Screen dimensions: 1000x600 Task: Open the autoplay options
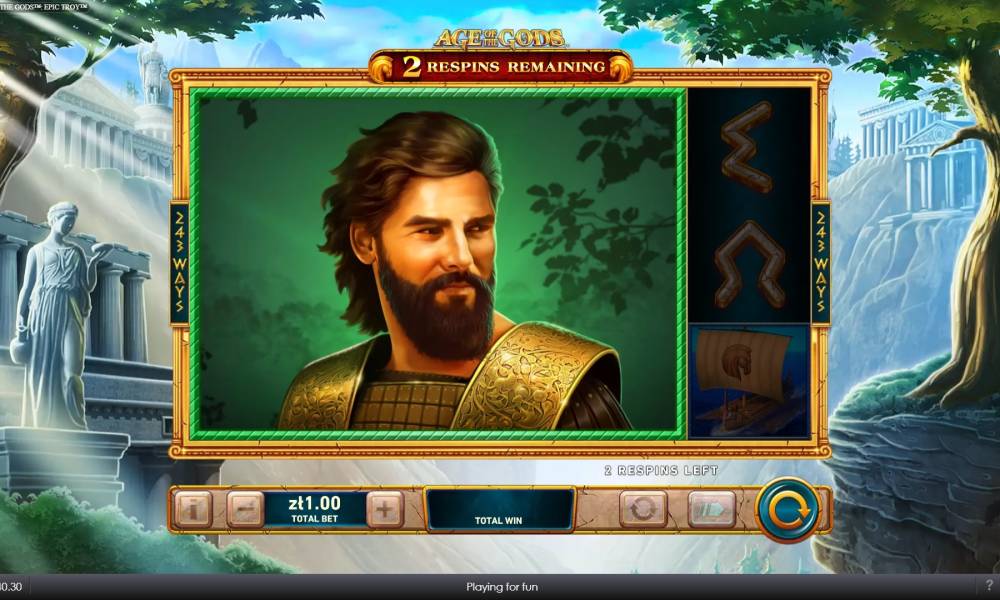pos(643,510)
